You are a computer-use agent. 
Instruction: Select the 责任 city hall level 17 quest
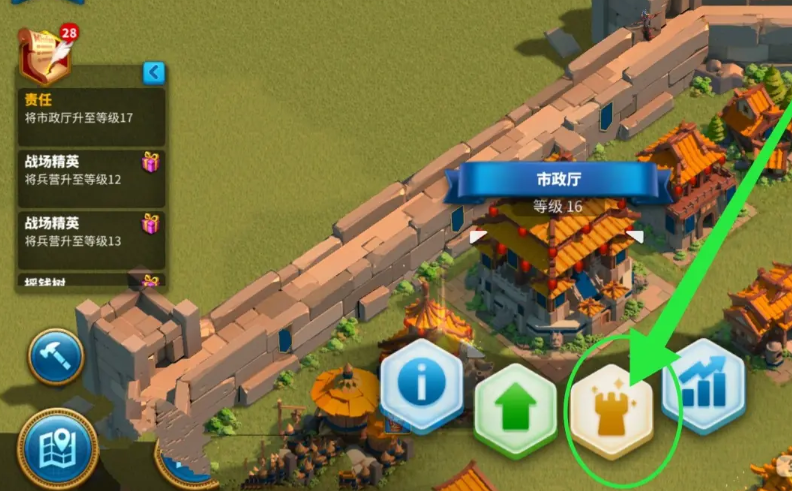coord(90,109)
